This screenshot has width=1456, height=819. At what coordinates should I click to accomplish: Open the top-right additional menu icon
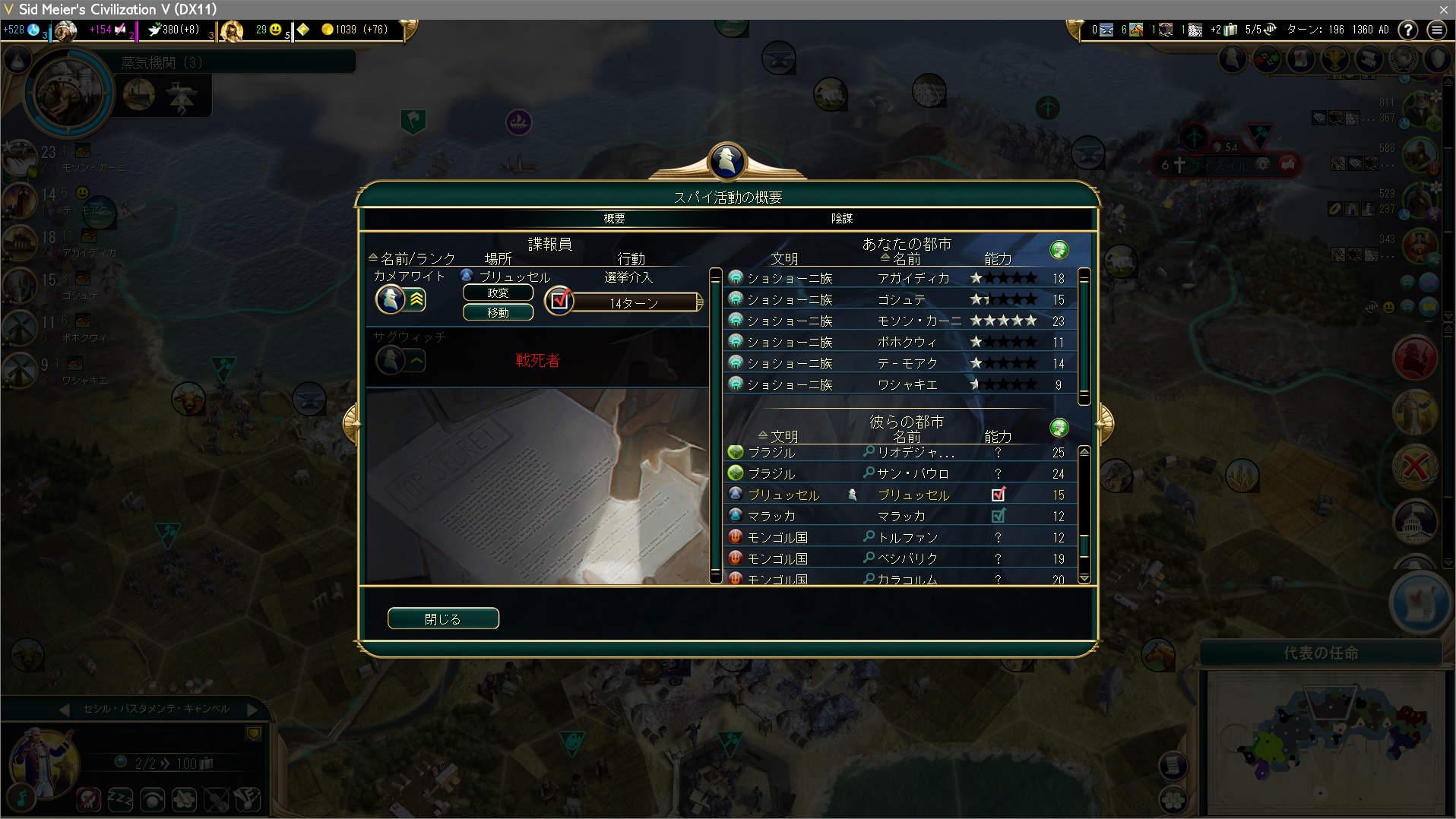coord(1436,30)
